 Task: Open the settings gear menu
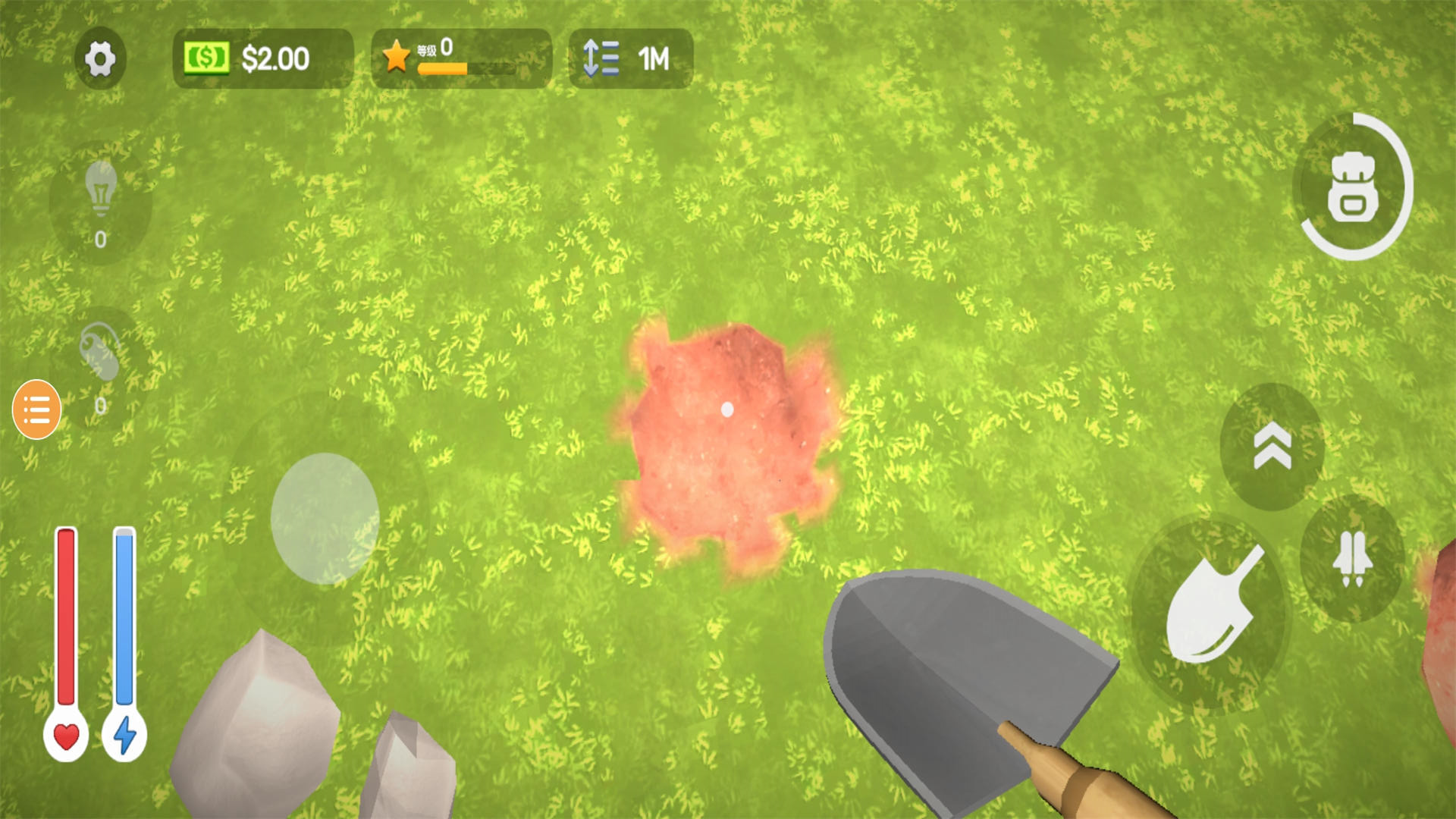[100, 59]
